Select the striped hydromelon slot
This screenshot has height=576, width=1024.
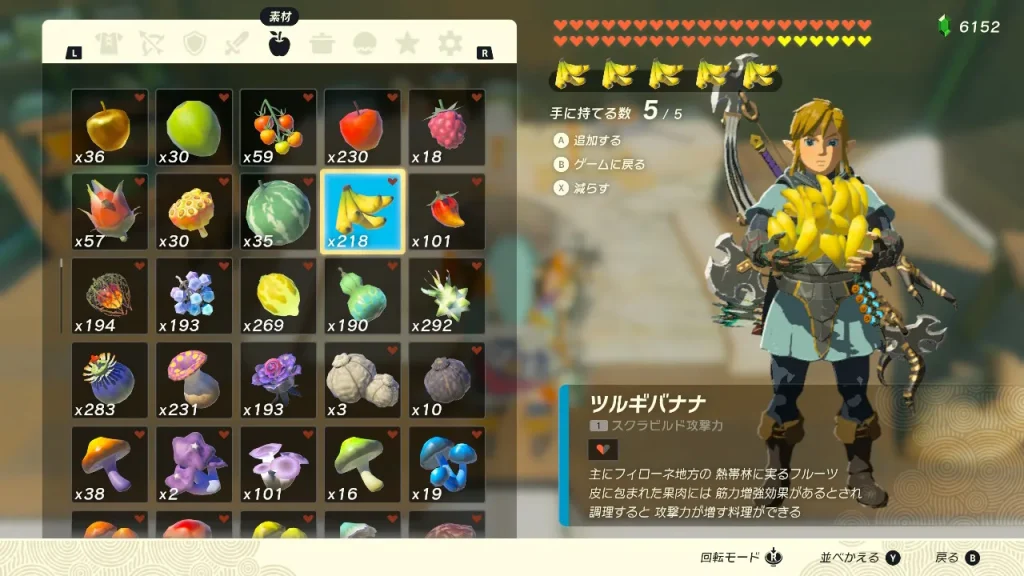pos(278,211)
